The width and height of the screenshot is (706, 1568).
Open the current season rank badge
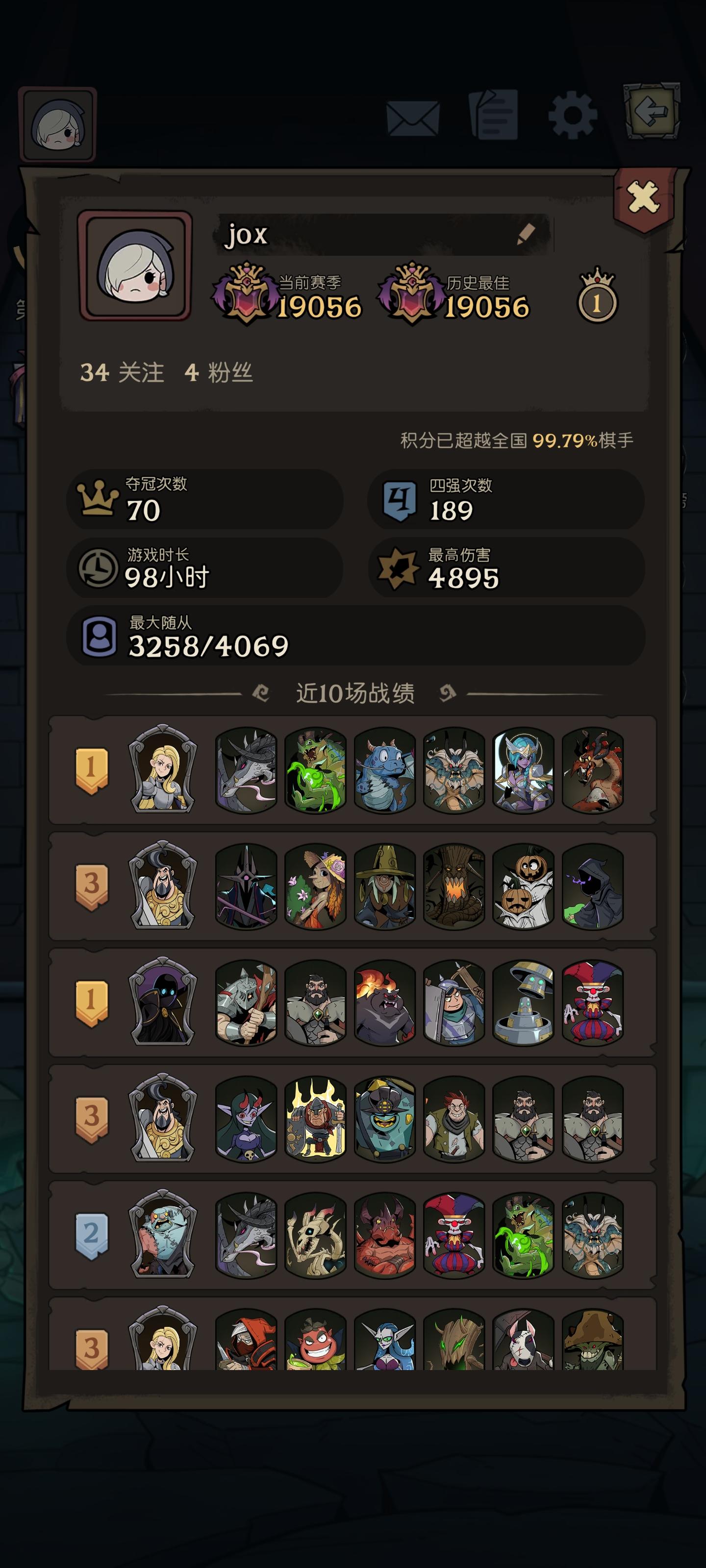[246, 291]
